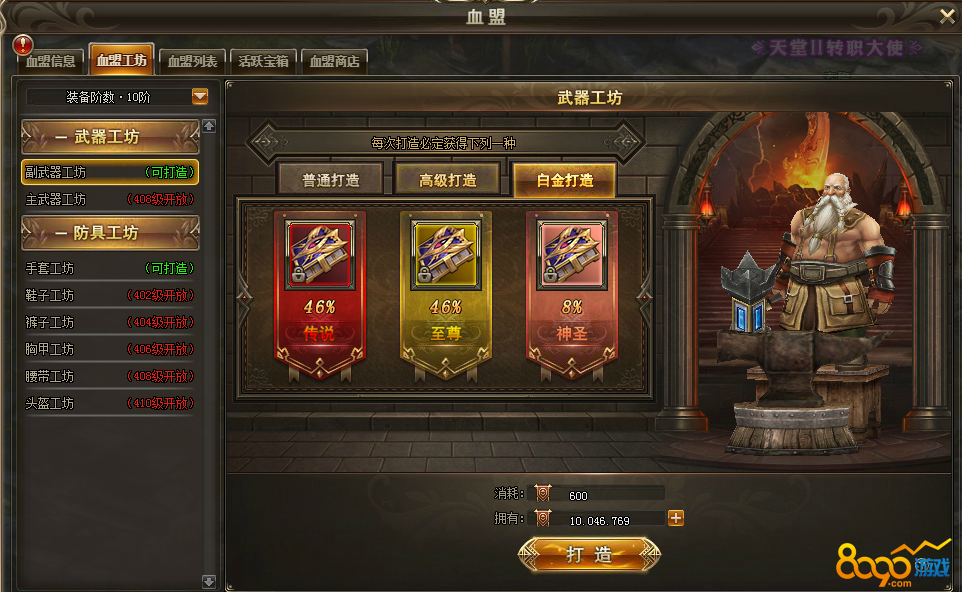Choose the 头盔工坊 entry

[x=110, y=403]
